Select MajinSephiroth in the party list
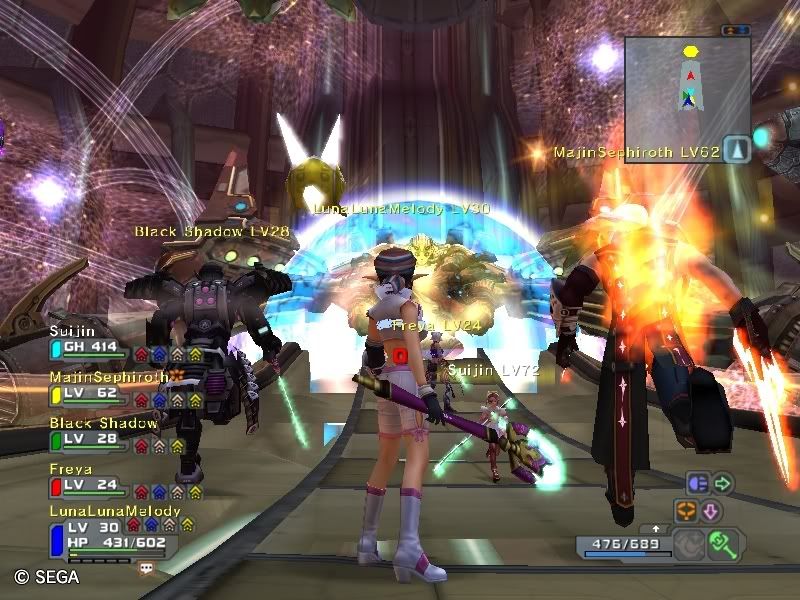The width and height of the screenshot is (800, 600). coord(100,386)
